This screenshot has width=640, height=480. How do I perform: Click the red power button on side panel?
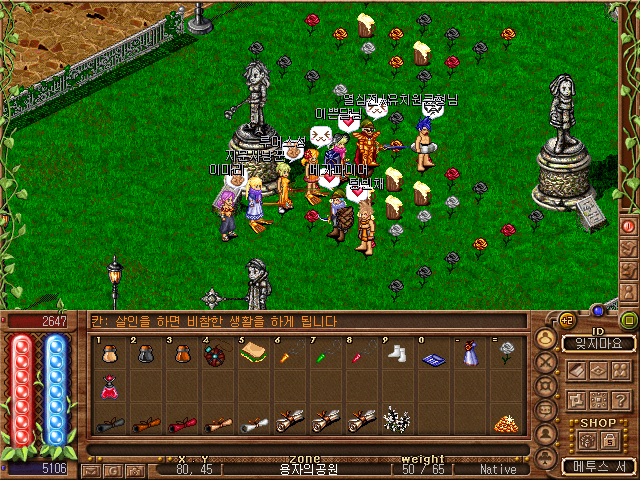tap(629, 226)
